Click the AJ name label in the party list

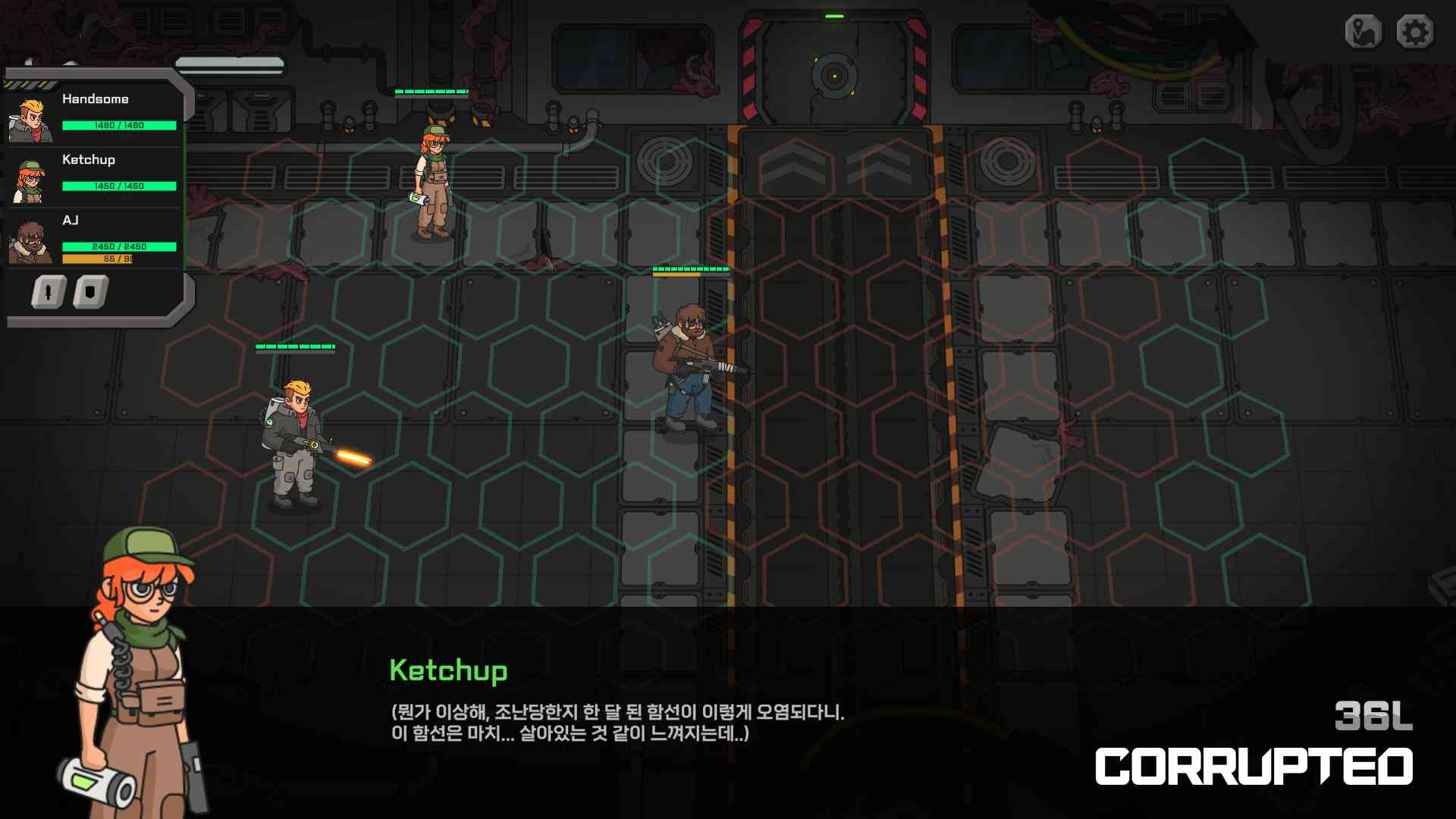pyautogui.click(x=72, y=221)
